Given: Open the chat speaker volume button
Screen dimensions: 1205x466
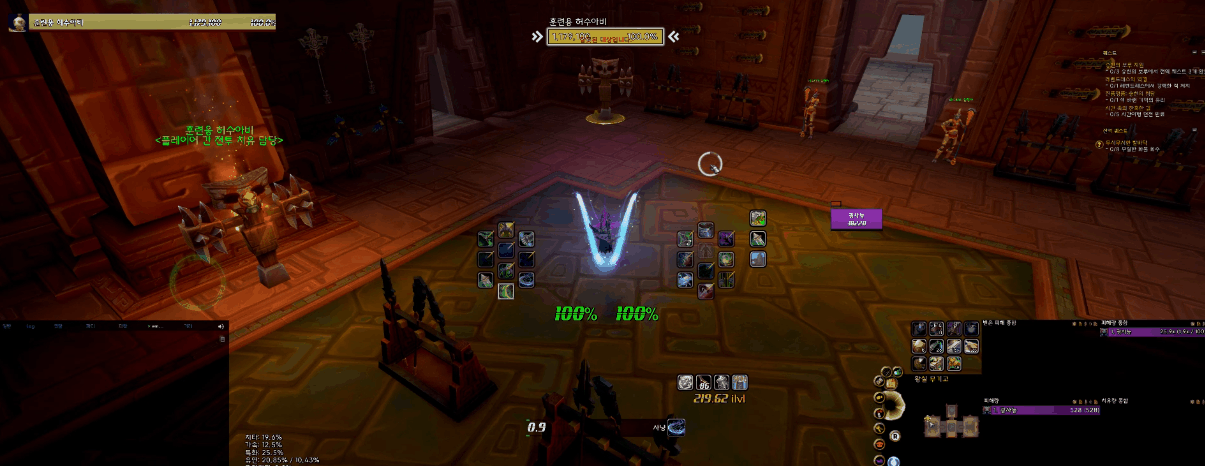Looking at the screenshot, I should pyautogui.click(x=220, y=327).
